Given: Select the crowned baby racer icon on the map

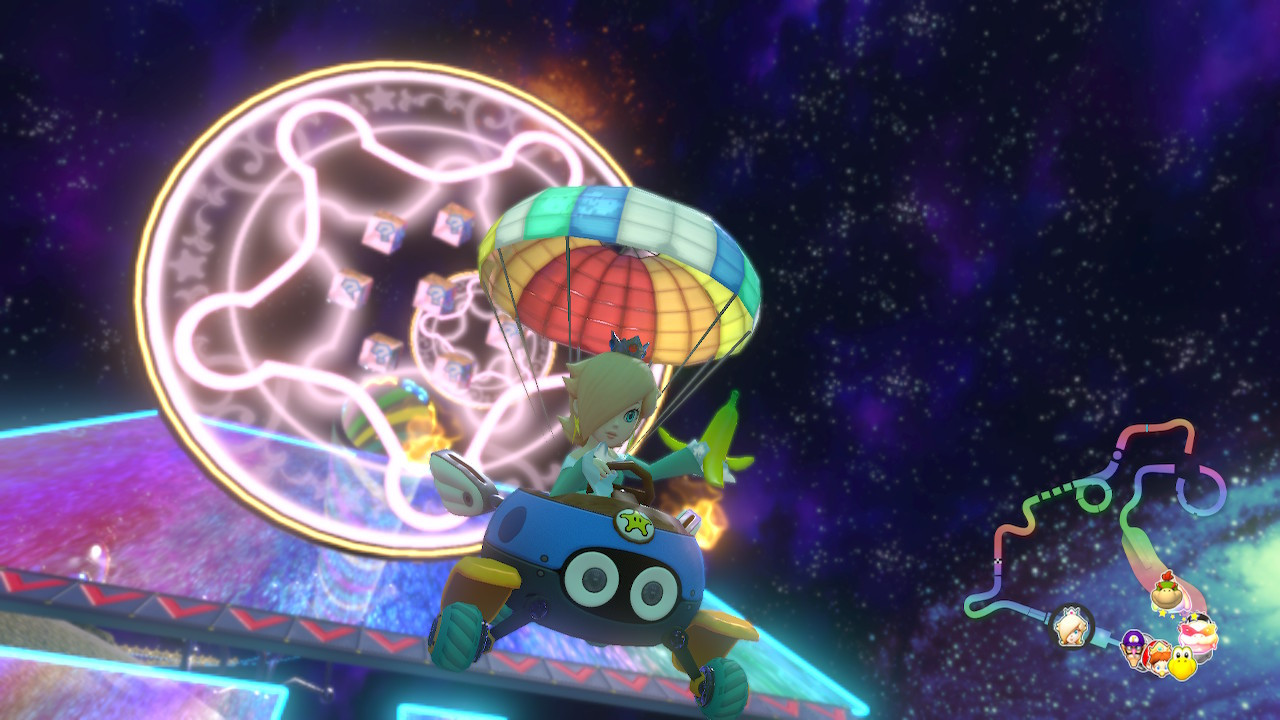Looking at the screenshot, I should (1158, 658).
